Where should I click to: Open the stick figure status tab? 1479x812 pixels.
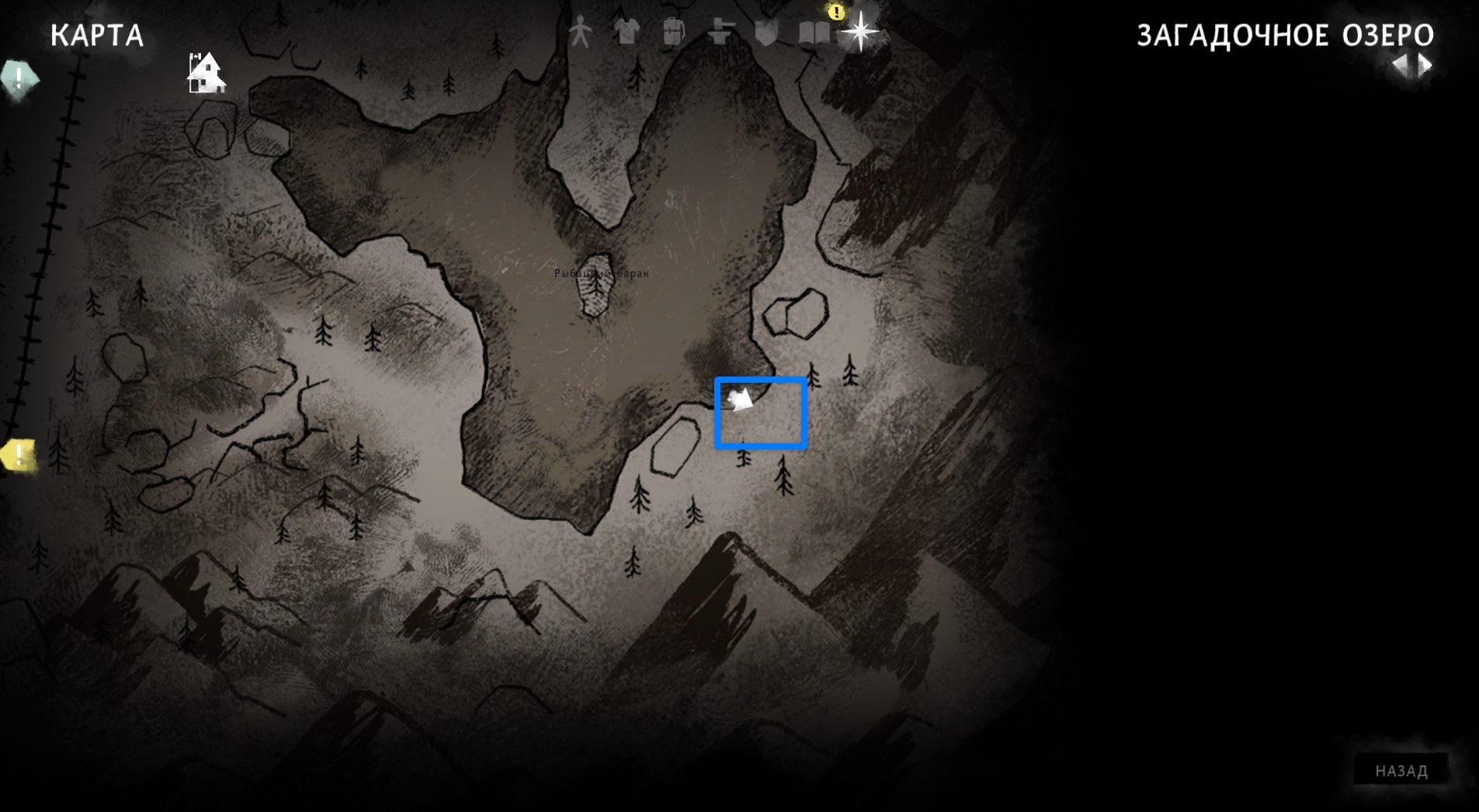579,33
